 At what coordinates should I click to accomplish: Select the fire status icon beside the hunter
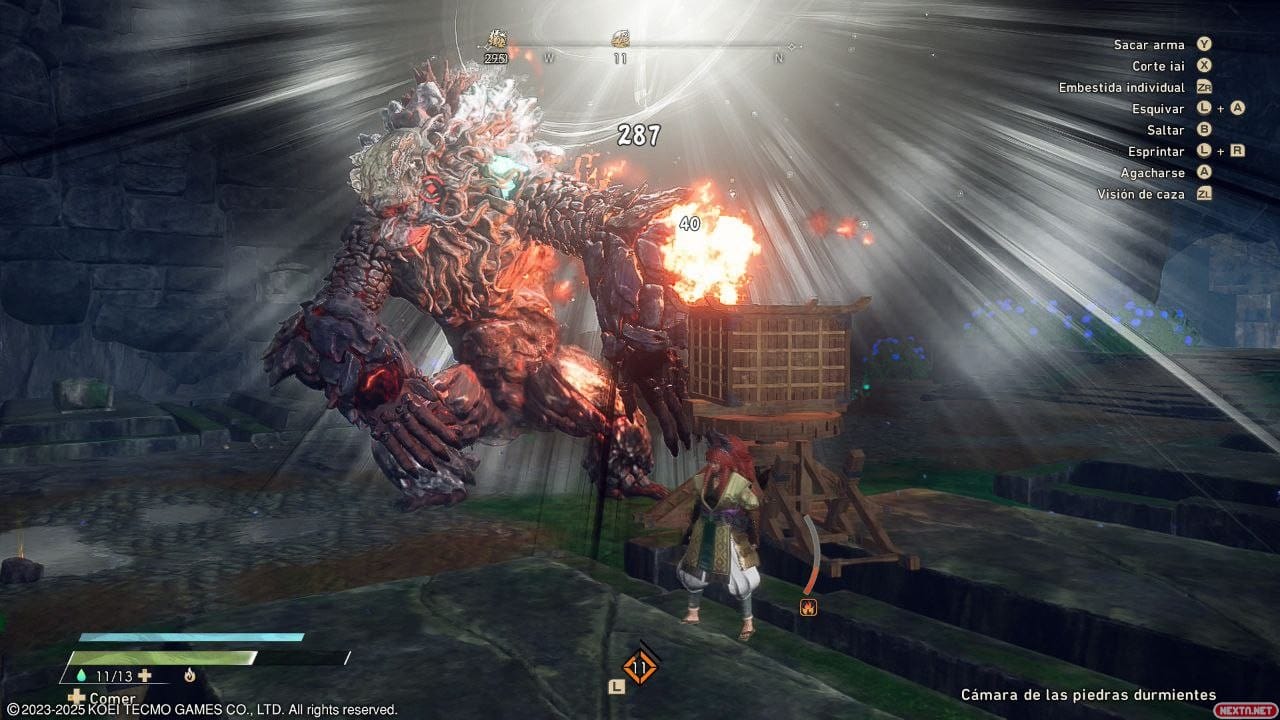click(808, 606)
